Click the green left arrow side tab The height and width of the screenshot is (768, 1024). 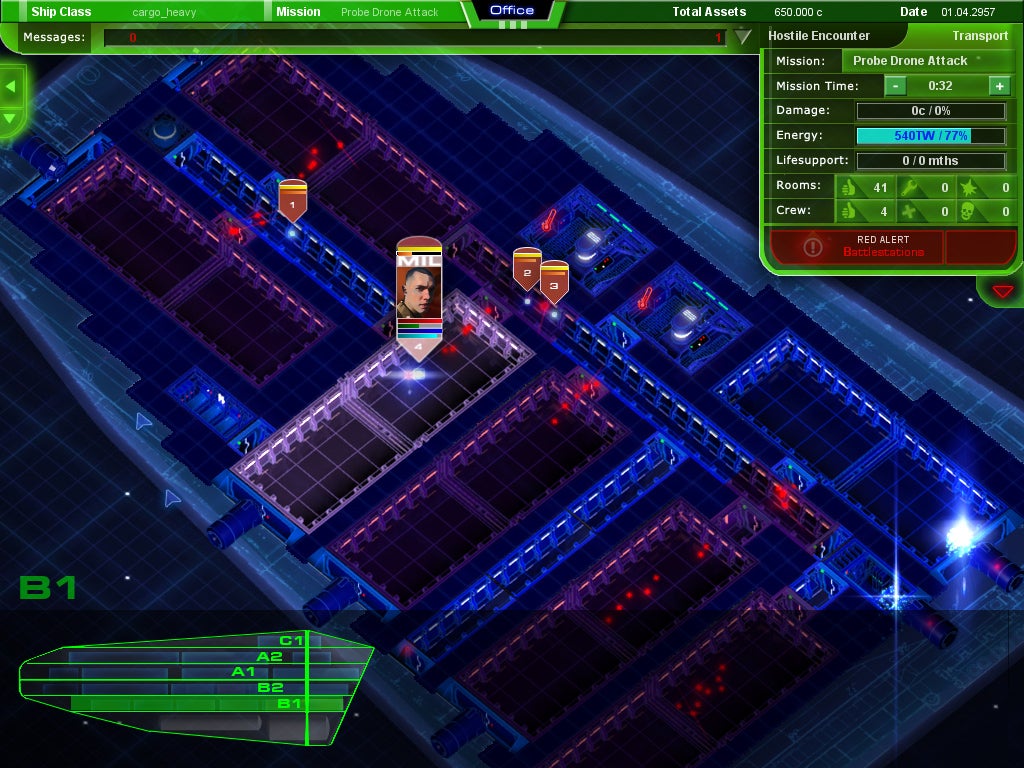[11, 86]
